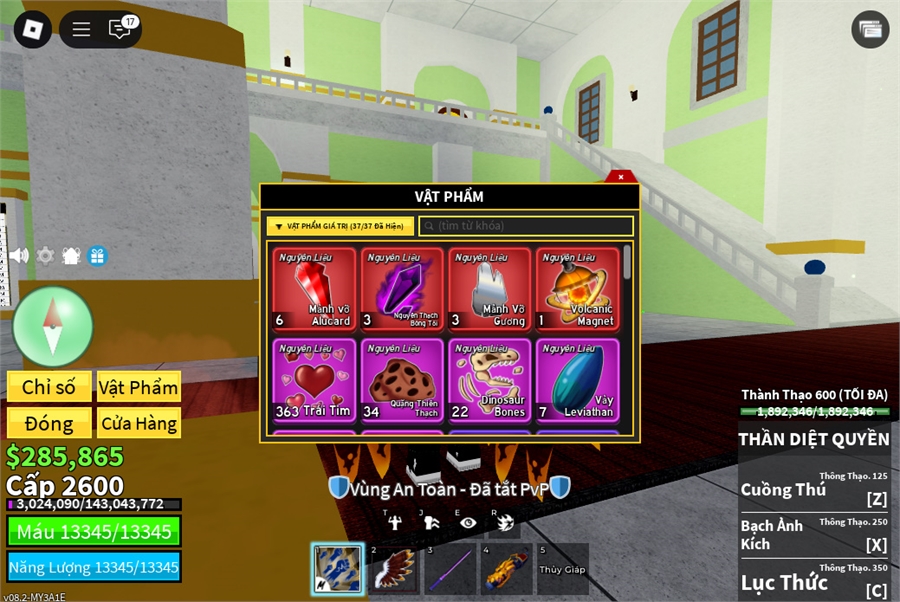This screenshot has height=602, width=900.
Task: Pick the Vảy Leviathan scale item
Action: pyautogui.click(x=577, y=381)
